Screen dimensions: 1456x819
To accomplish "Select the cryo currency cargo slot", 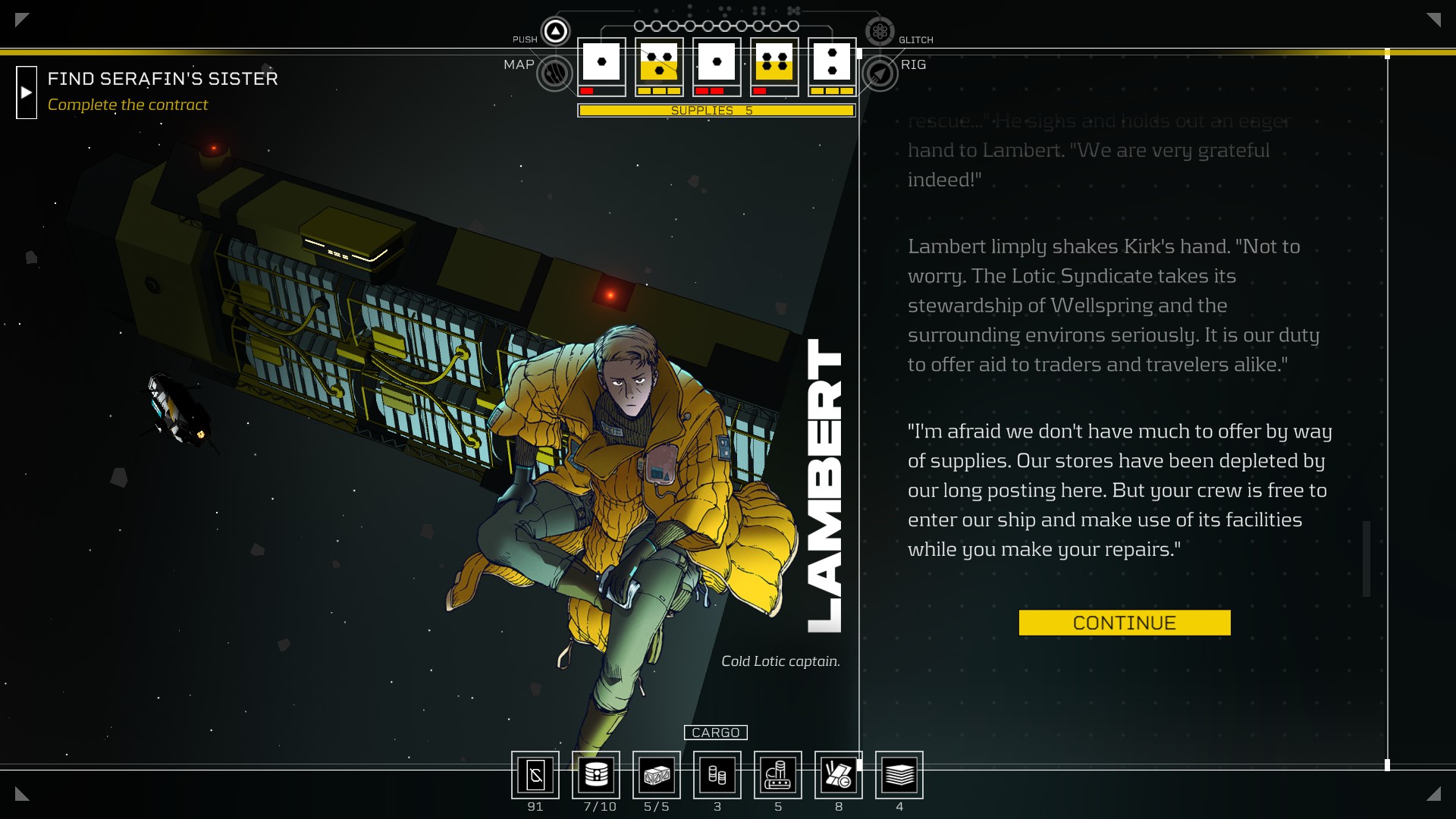I will point(535,775).
